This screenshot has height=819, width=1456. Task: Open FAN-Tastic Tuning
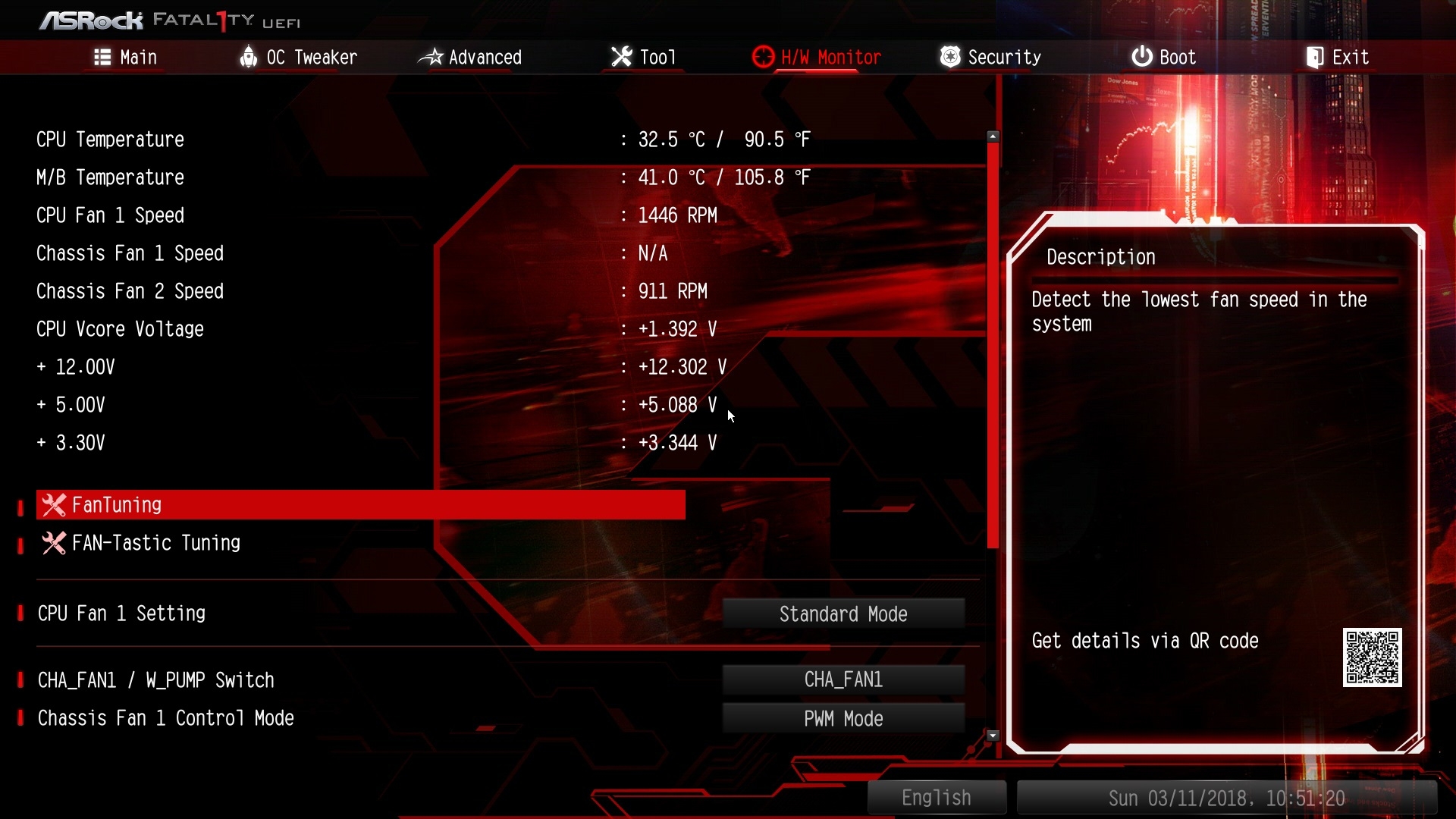point(155,543)
